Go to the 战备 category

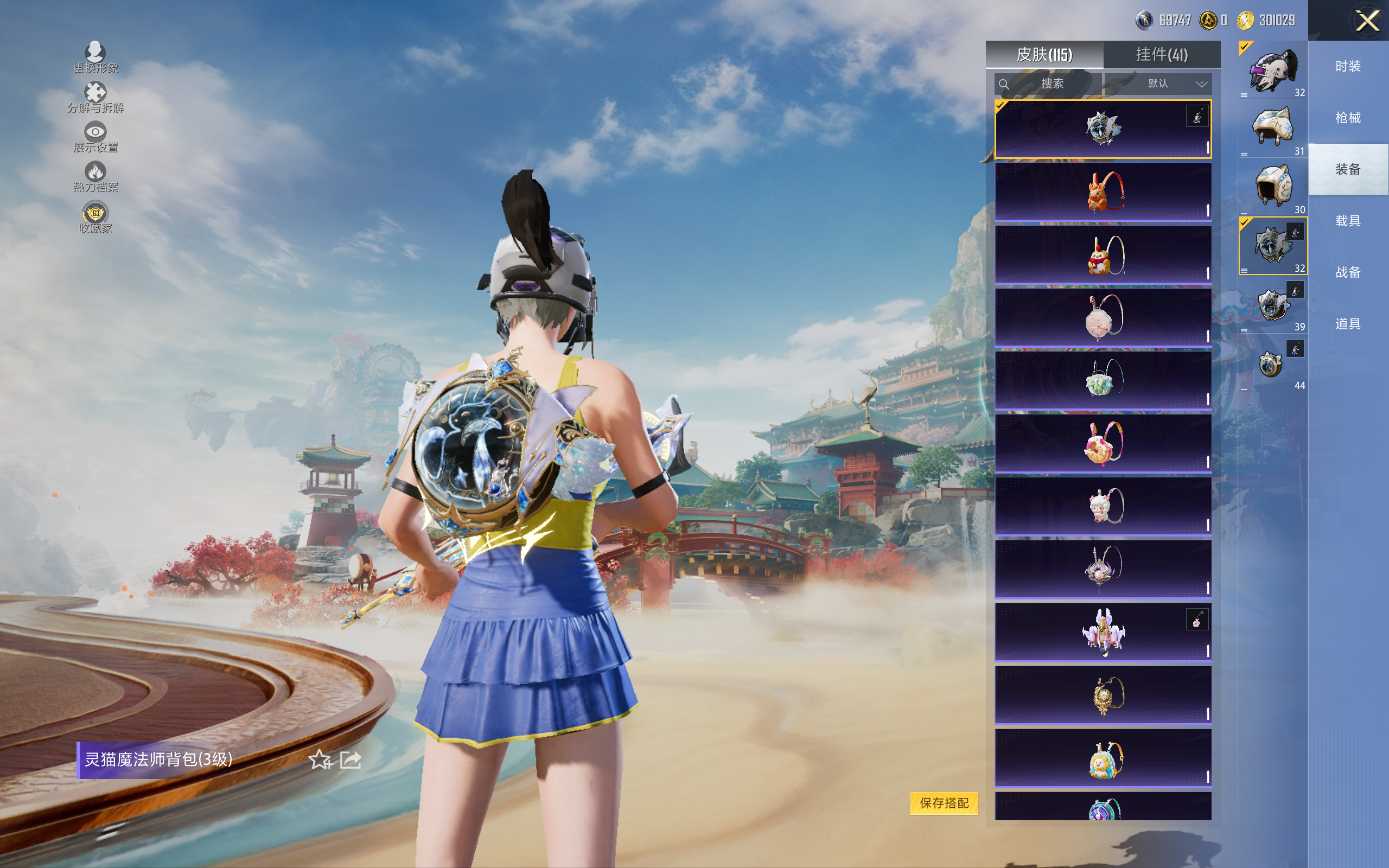point(1348,272)
